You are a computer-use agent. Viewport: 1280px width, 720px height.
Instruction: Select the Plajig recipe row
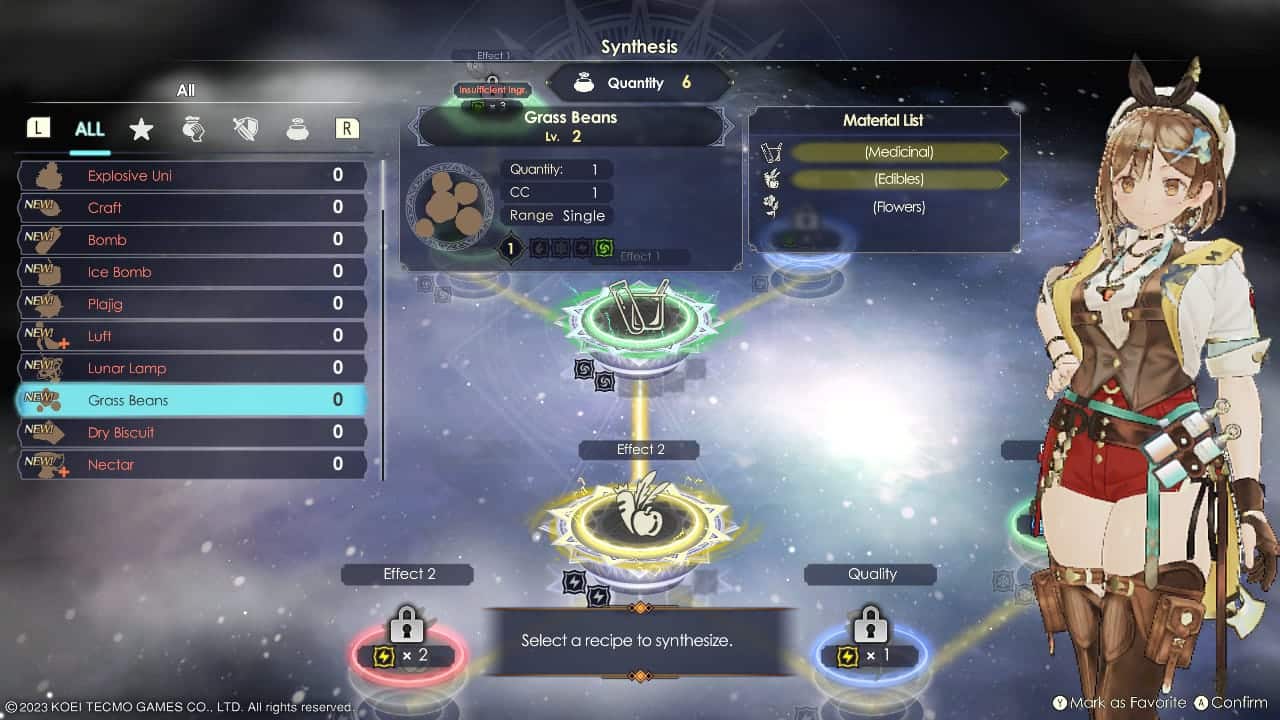(192, 304)
